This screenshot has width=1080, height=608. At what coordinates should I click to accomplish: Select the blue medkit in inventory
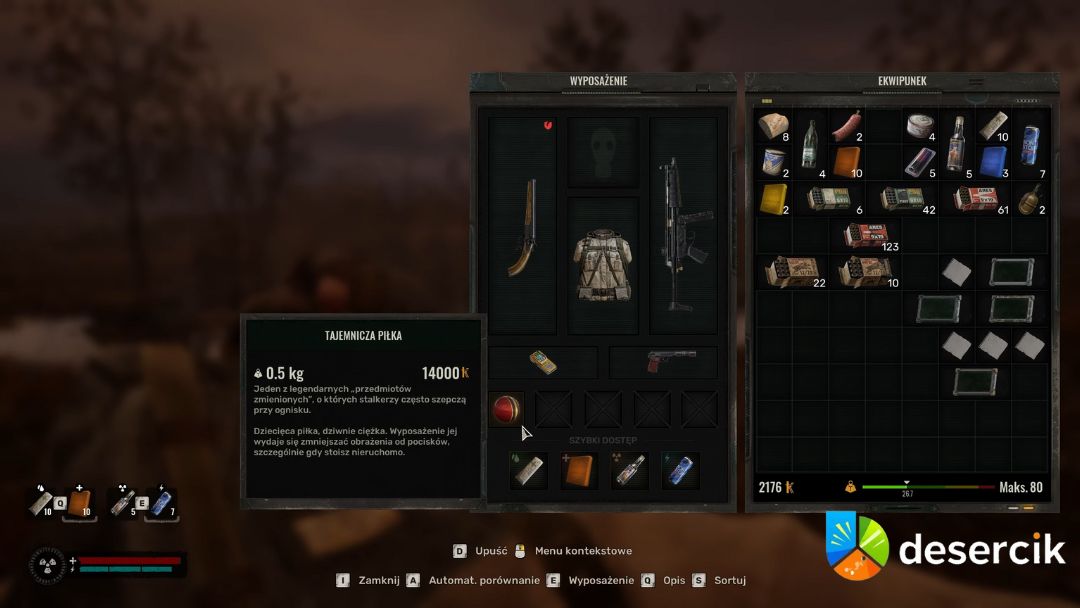[992, 162]
